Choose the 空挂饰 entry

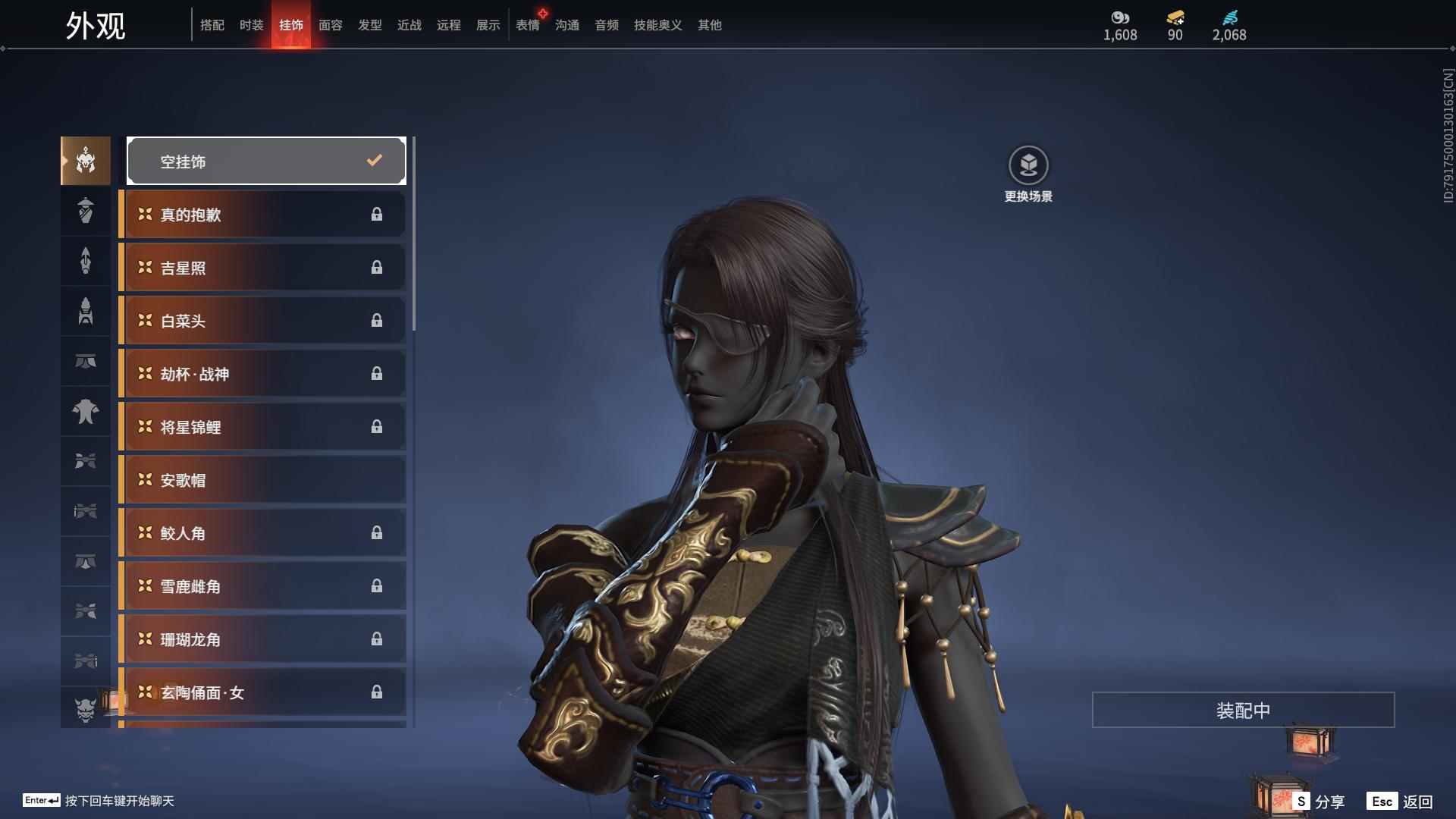266,161
